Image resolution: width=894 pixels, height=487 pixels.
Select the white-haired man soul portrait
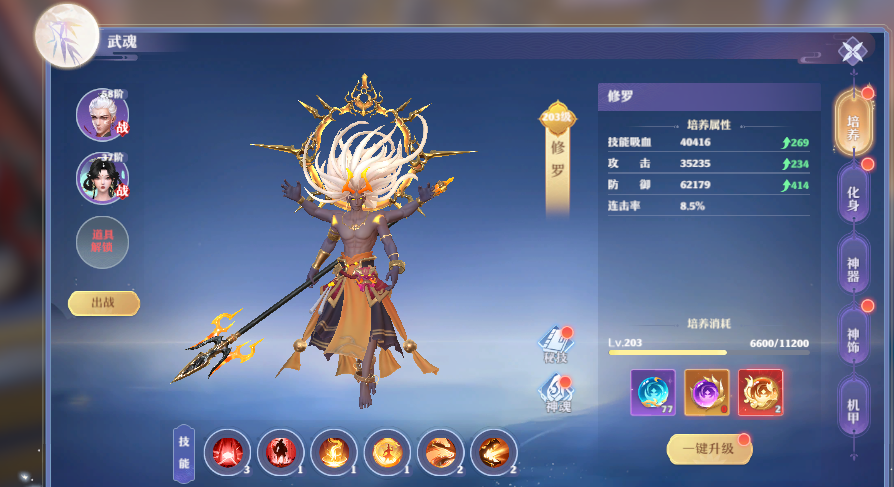point(102,115)
